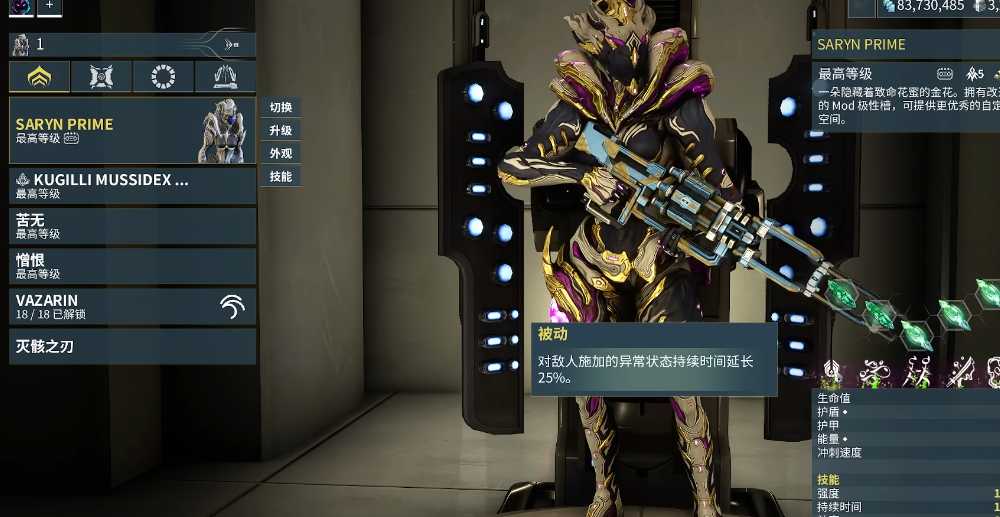The height and width of the screenshot is (517, 1000).
Task: Show the 技能 (abilities) panel
Action: 280,177
